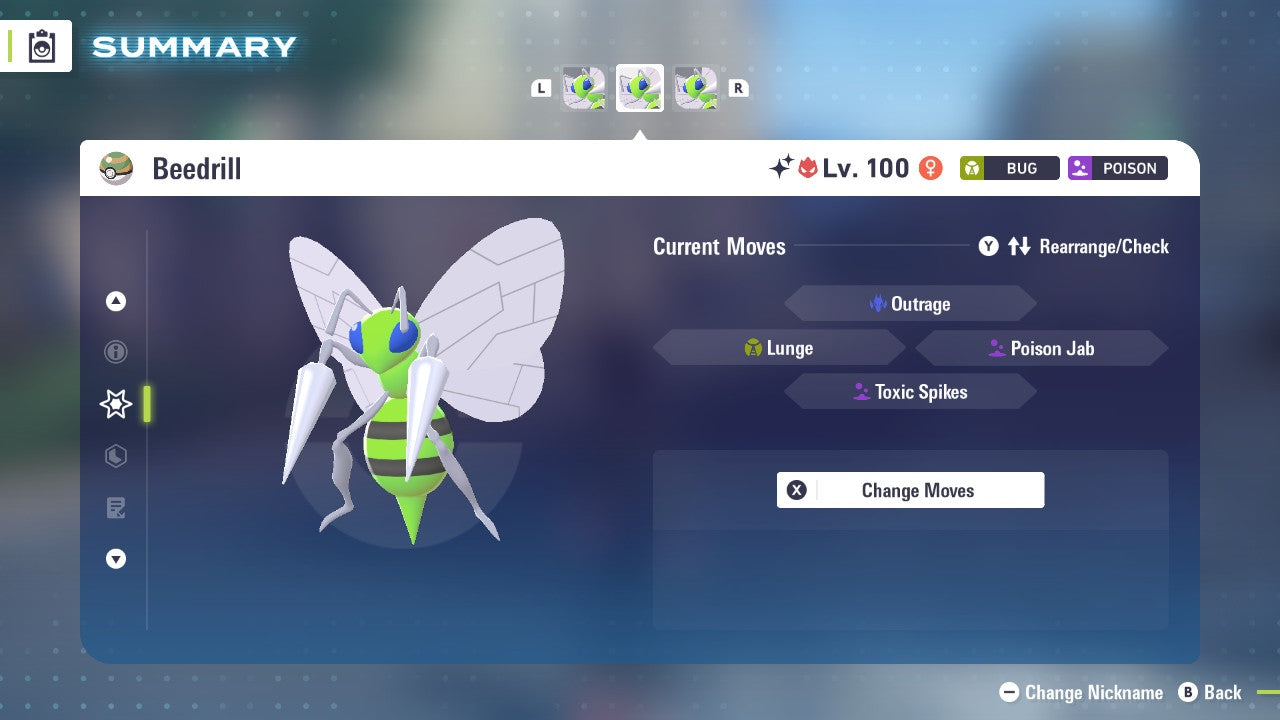Open the Beedrill info page via the sidebar
This screenshot has height=720, width=1280.
pyautogui.click(x=115, y=352)
